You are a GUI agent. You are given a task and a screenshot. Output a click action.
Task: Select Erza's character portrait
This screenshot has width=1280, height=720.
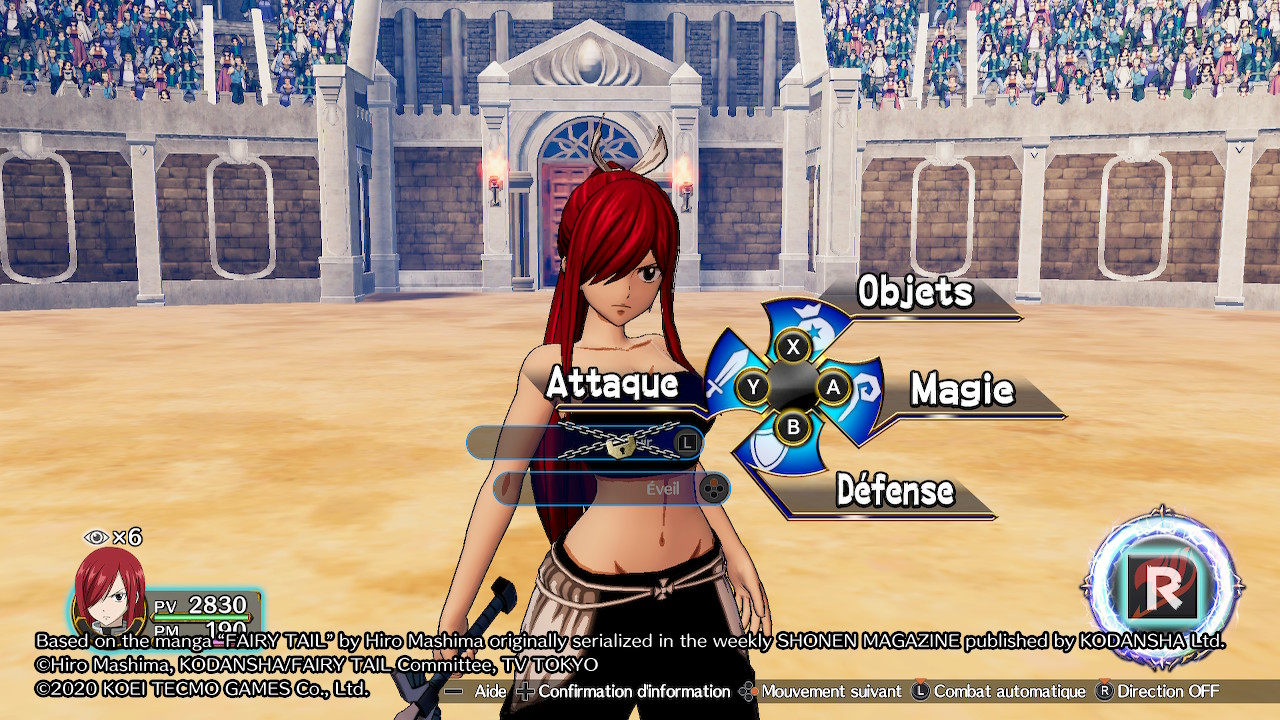[110, 592]
